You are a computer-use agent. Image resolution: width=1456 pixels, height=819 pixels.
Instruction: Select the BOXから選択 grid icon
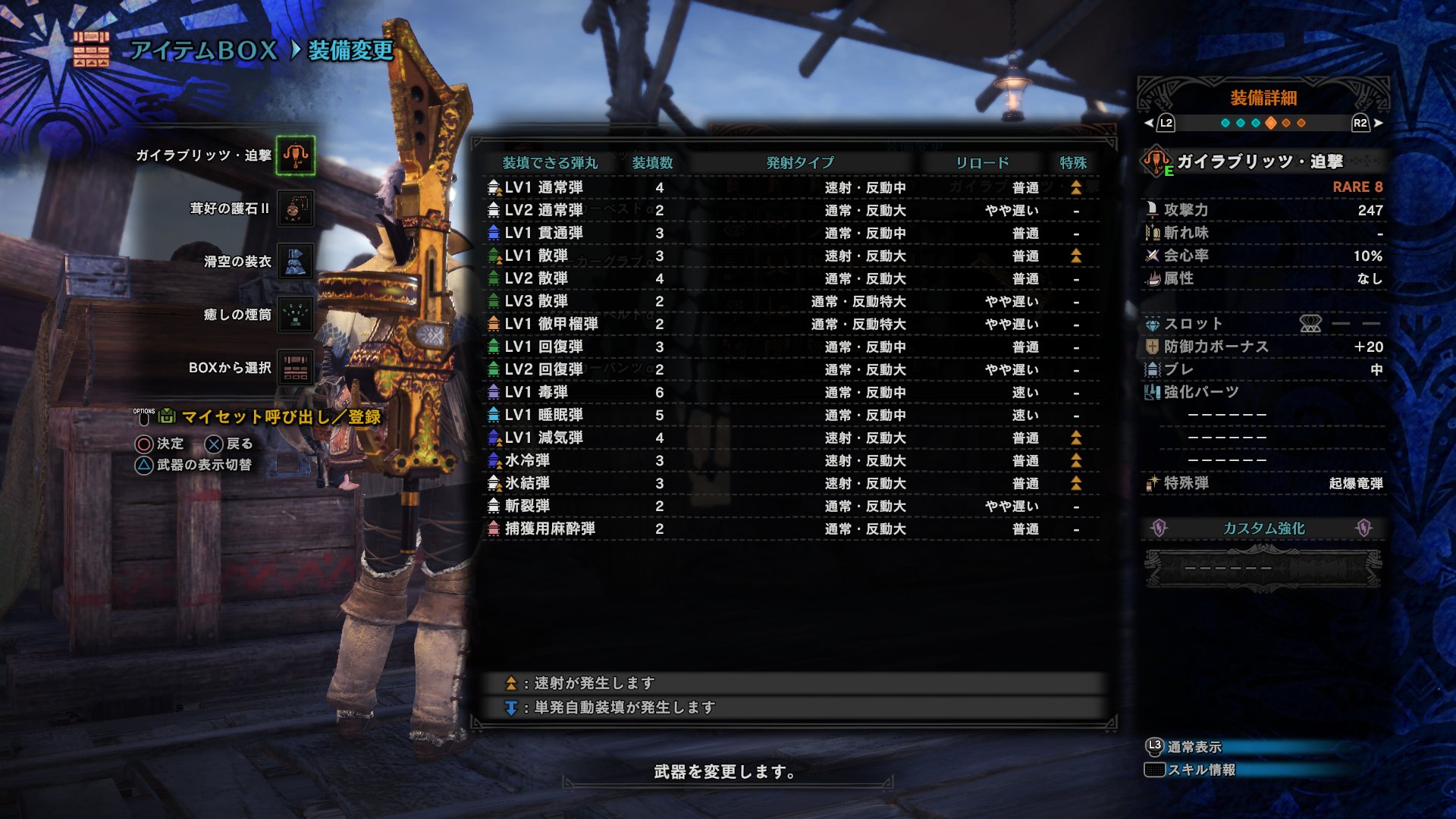pyautogui.click(x=294, y=367)
